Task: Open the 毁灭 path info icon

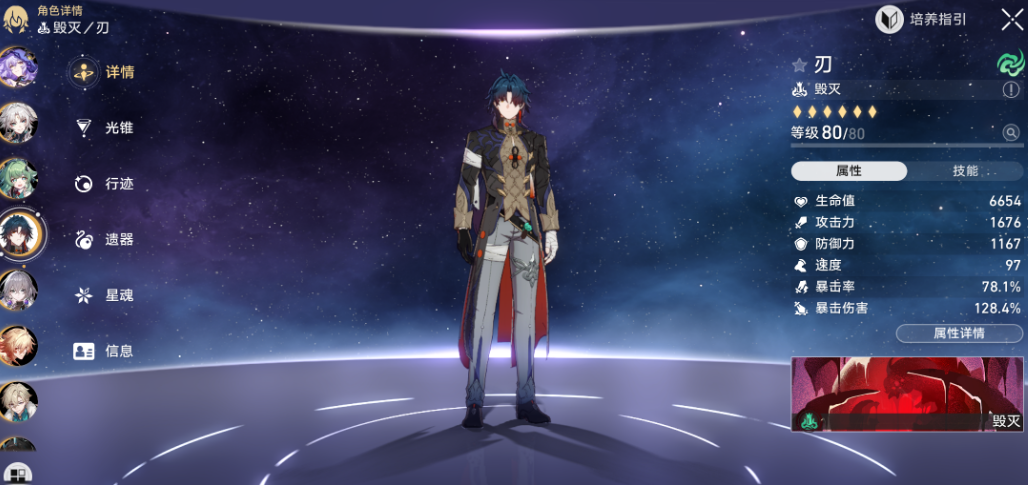Action: coord(1011,90)
